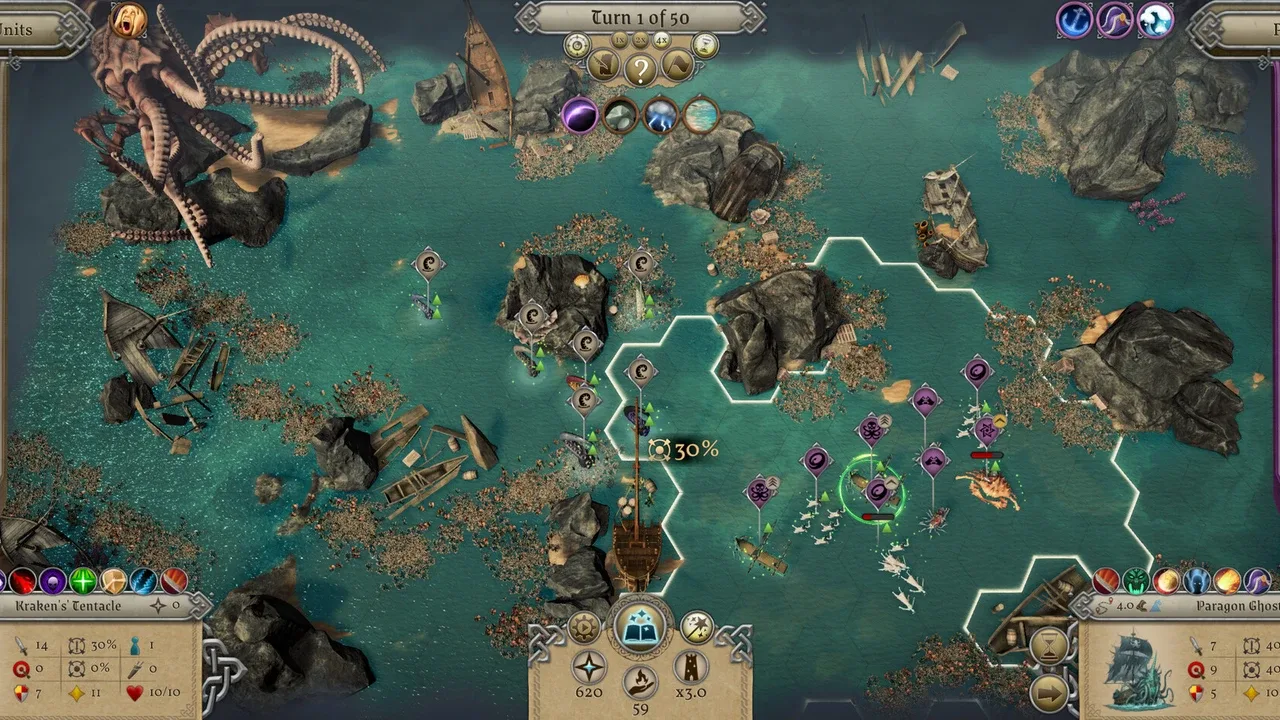Set game speed to 1x
Image resolution: width=1280 pixels, height=720 pixels.
tap(620, 39)
